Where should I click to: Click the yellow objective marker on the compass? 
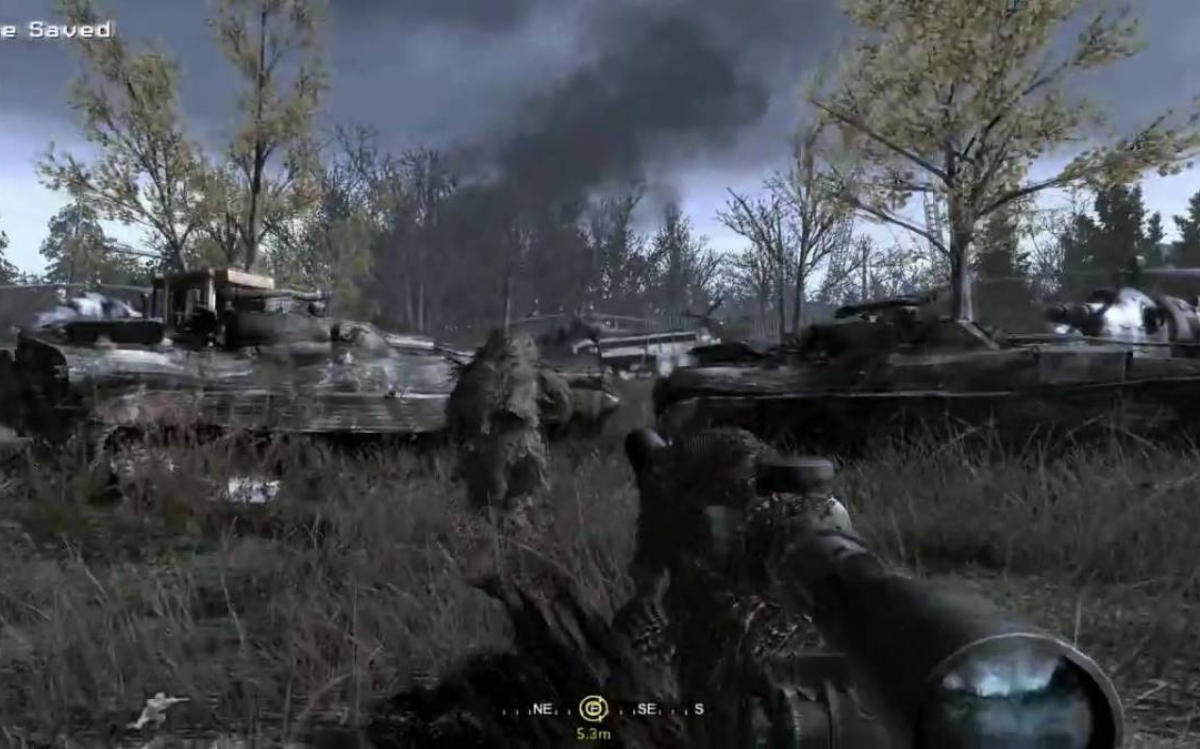click(593, 708)
